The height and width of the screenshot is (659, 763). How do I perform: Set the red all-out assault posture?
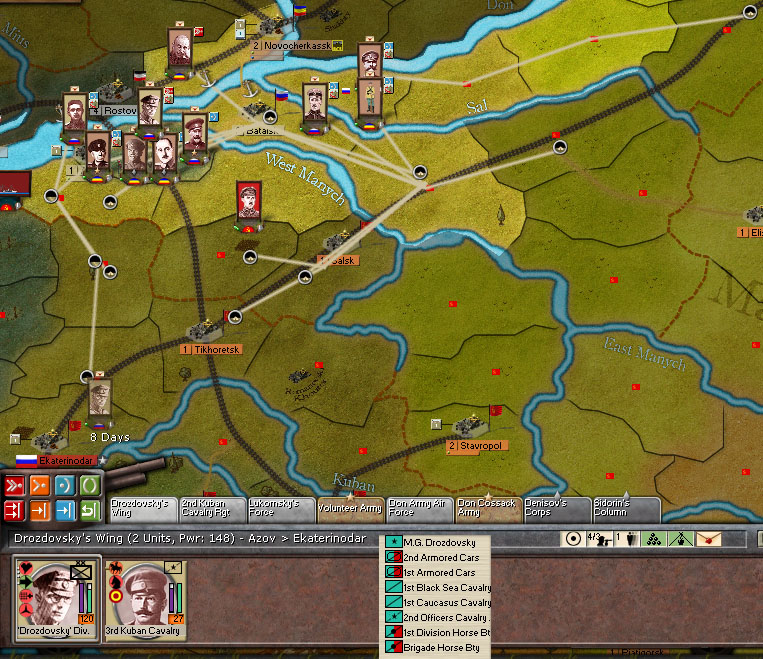(14, 486)
